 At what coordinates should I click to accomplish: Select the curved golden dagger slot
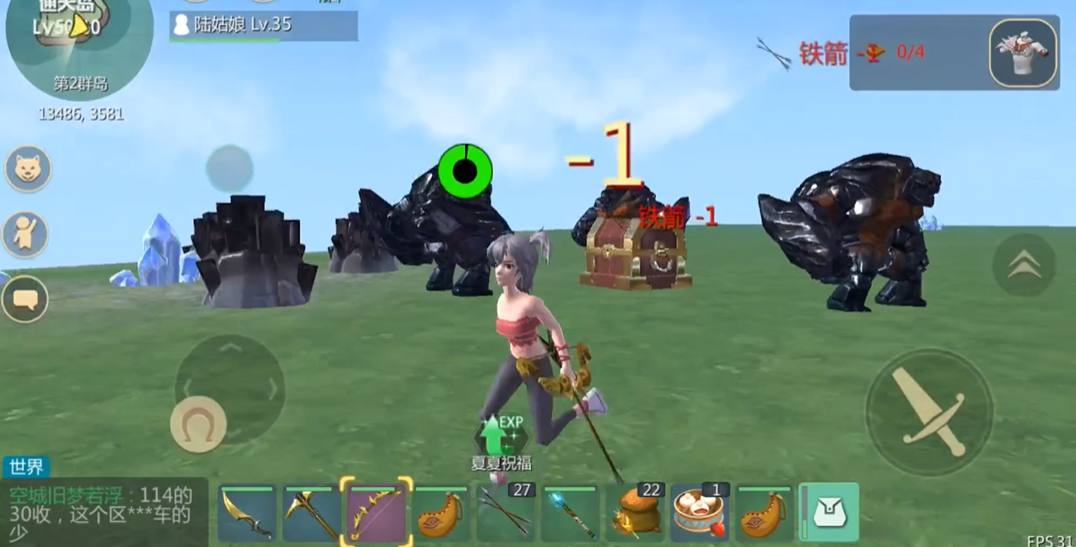click(x=247, y=514)
